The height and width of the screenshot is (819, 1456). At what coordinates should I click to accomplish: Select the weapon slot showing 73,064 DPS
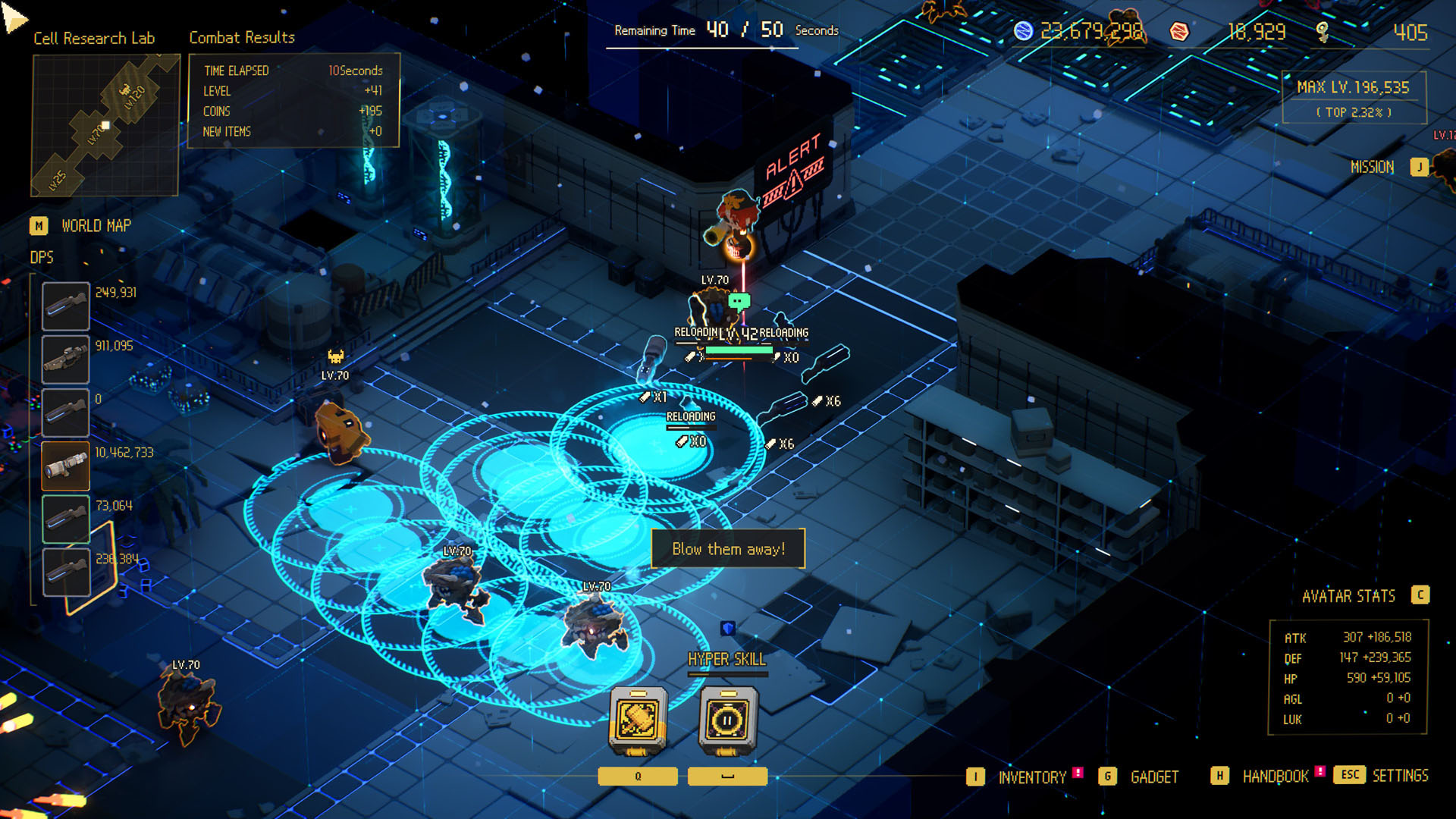coord(65,519)
